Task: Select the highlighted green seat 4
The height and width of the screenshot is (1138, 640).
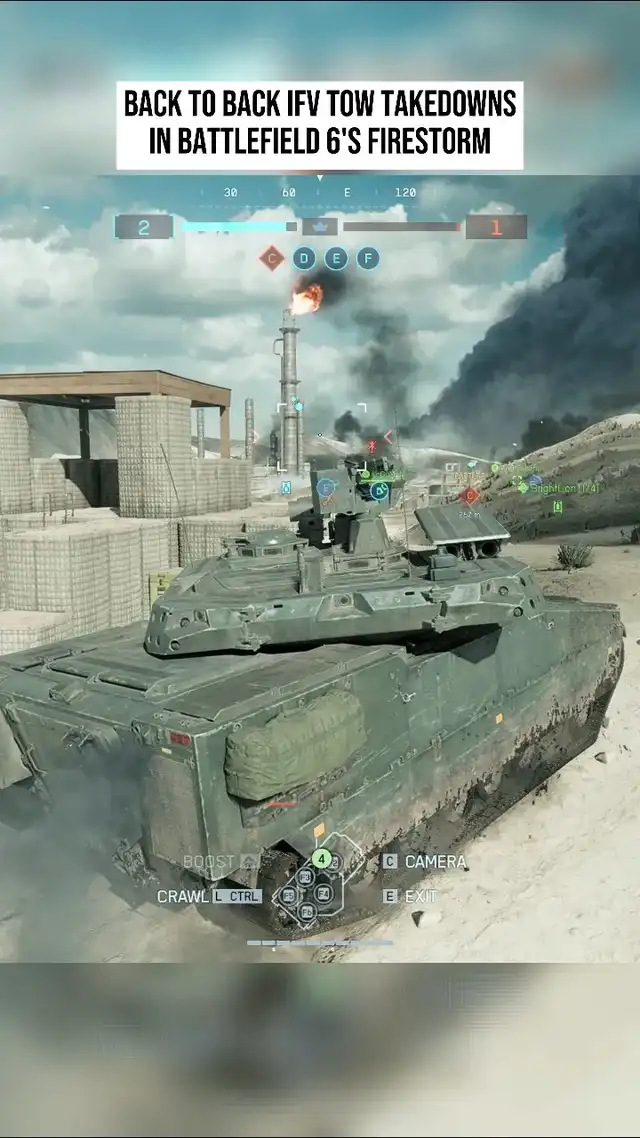Action: click(320, 858)
